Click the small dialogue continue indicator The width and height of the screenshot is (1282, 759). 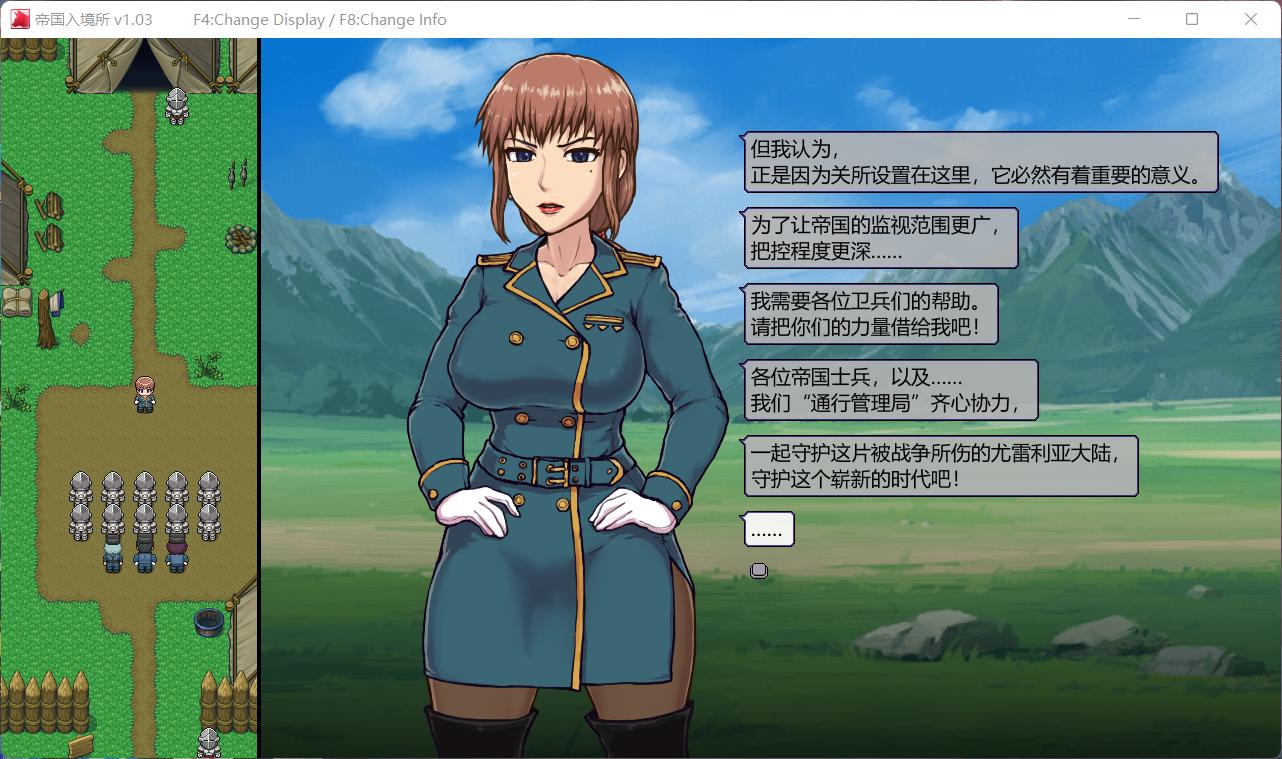[759, 570]
